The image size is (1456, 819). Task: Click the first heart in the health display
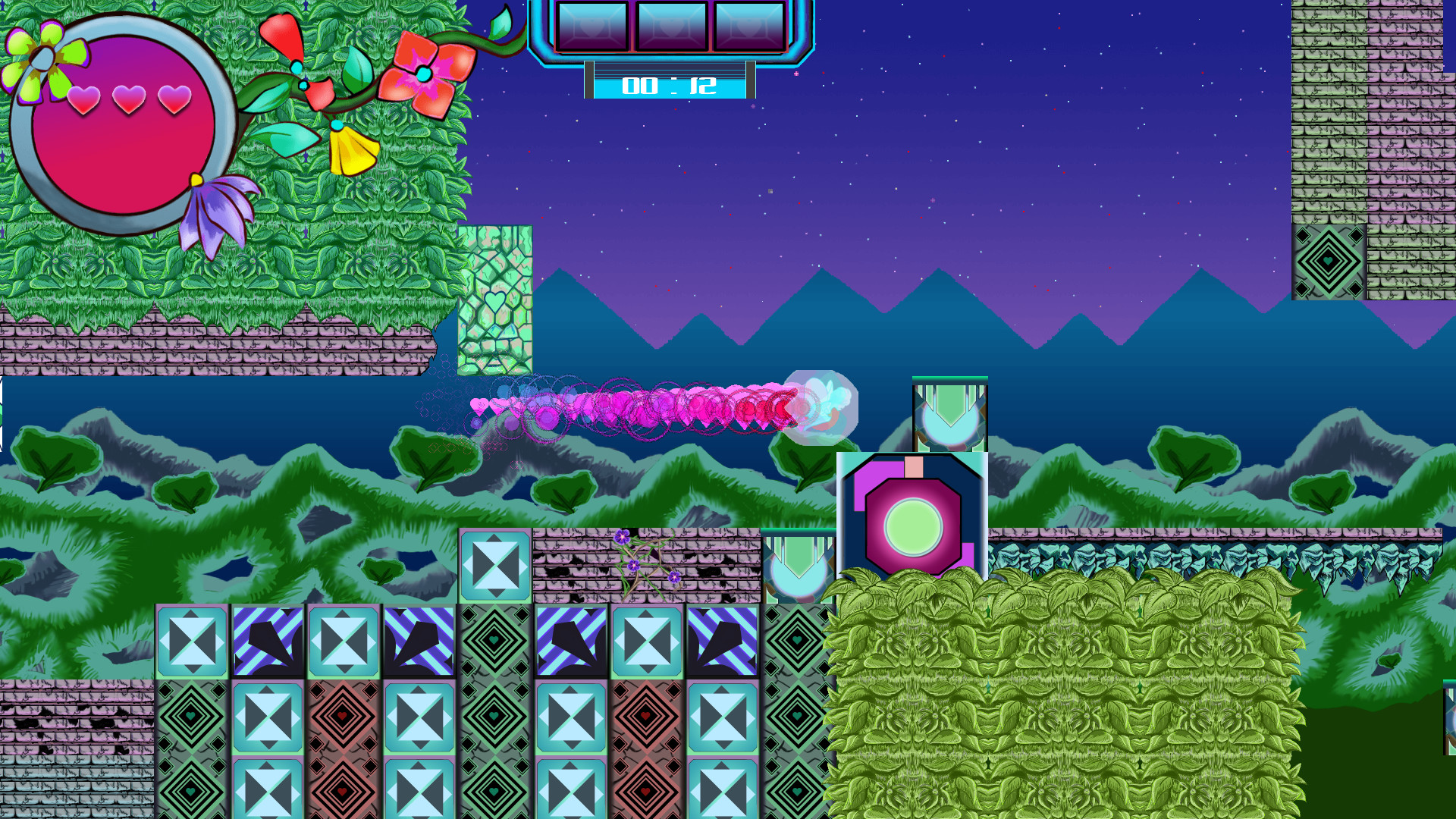tap(83, 99)
